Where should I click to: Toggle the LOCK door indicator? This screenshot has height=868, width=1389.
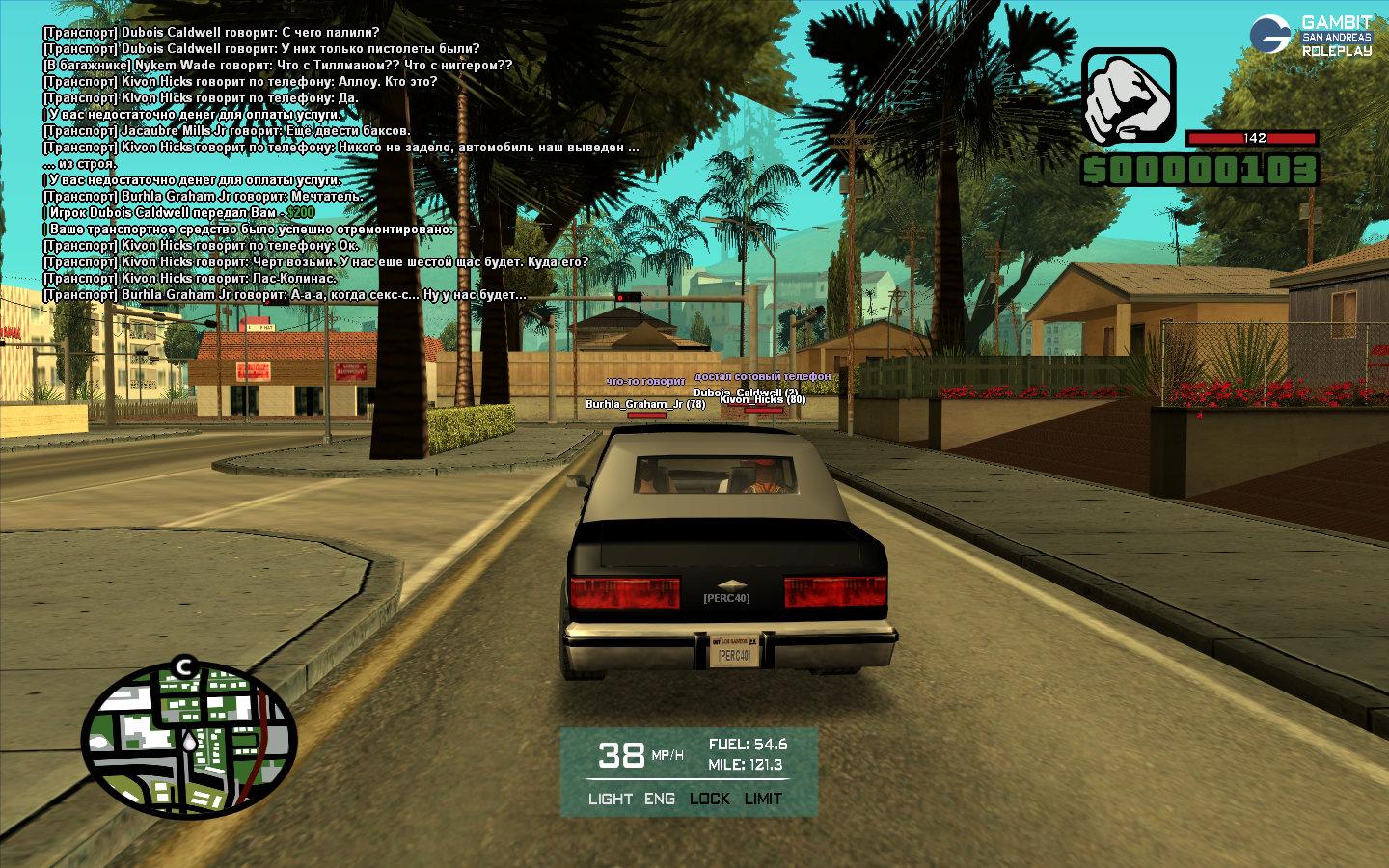pyautogui.click(x=710, y=799)
